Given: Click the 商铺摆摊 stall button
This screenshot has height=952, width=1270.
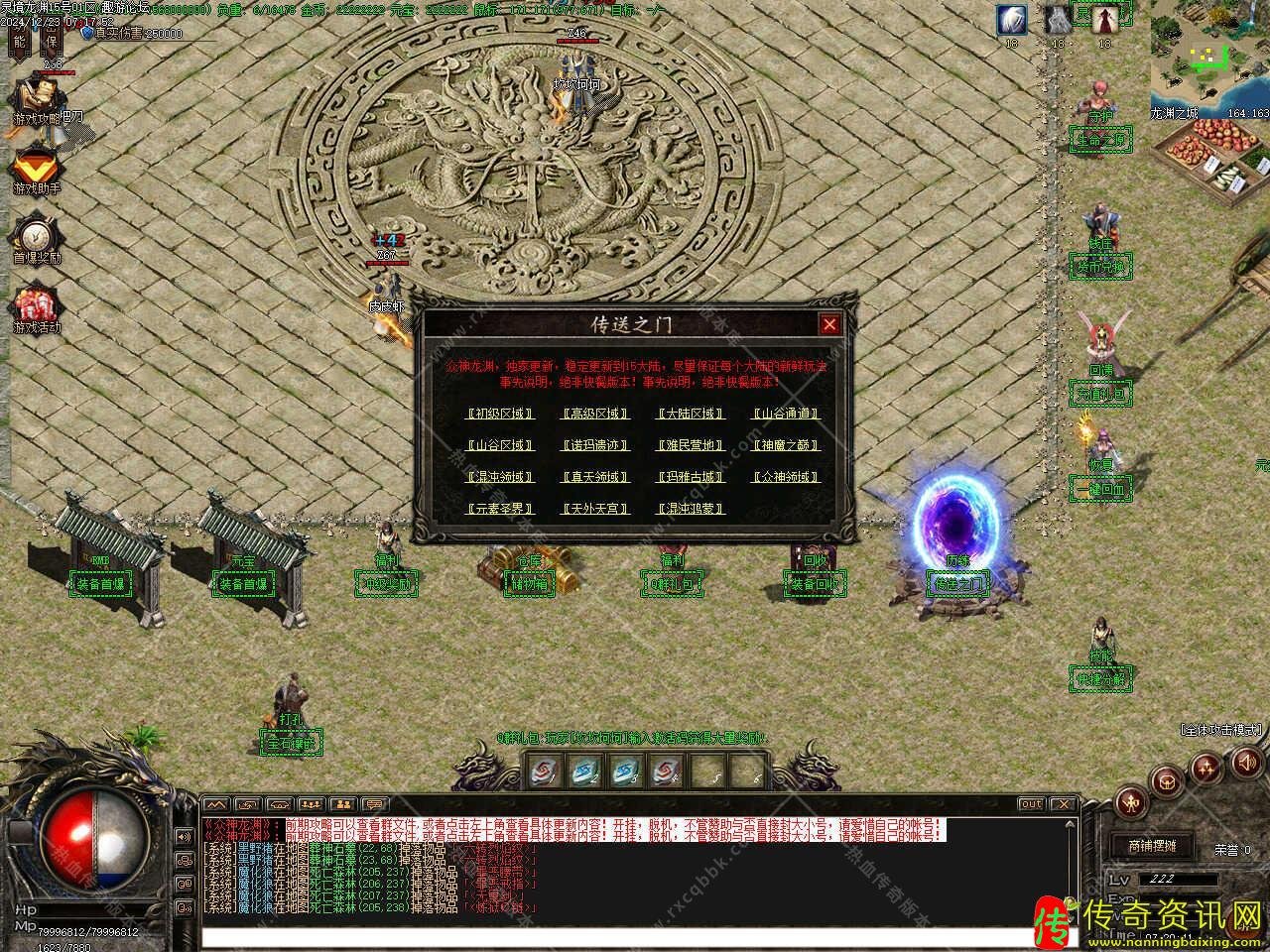Looking at the screenshot, I should point(1152,846).
